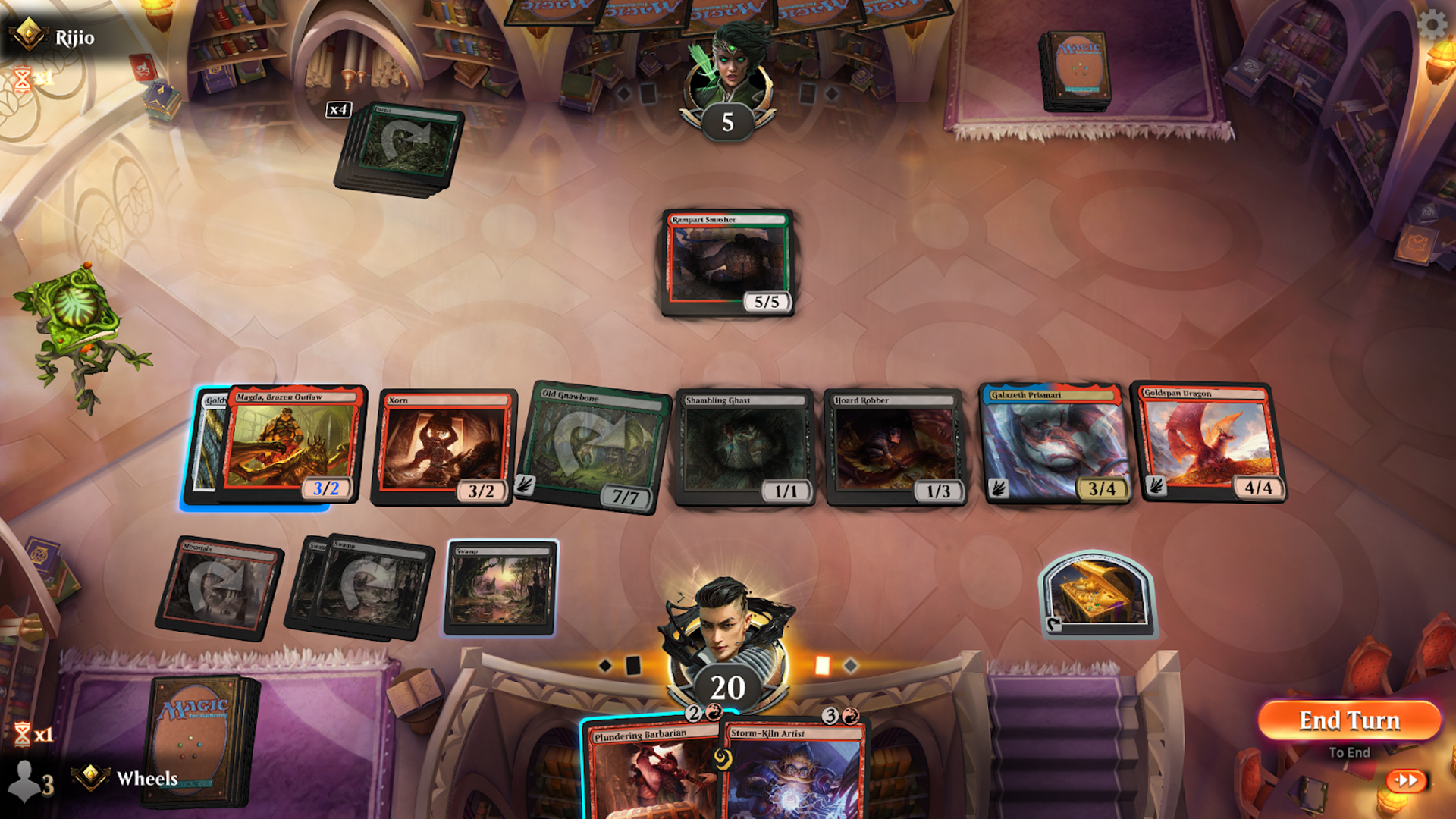Click the To End label under End Turn
1456x819 pixels.
pos(1348,752)
